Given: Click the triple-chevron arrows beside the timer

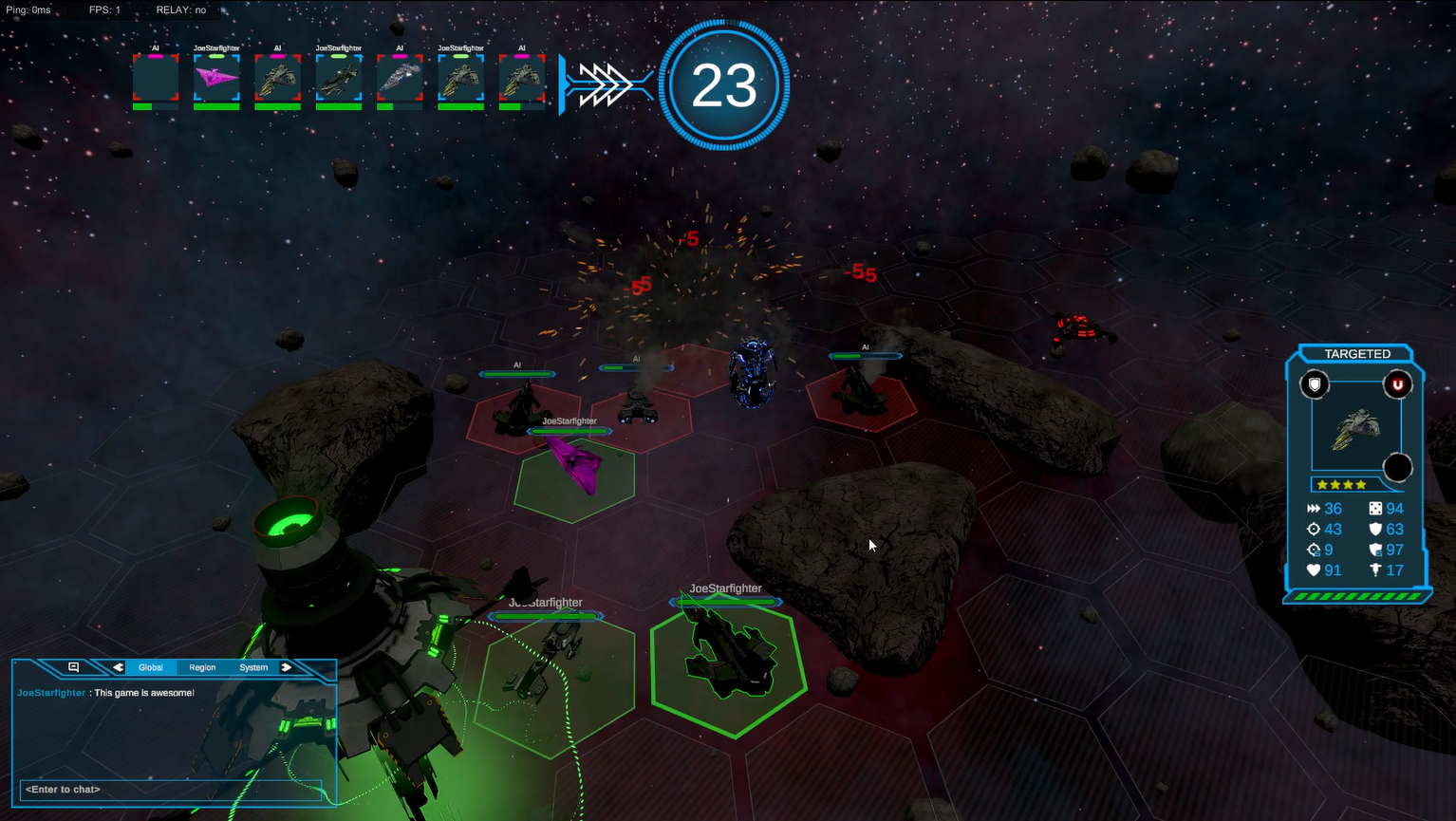Looking at the screenshot, I should click(x=606, y=85).
